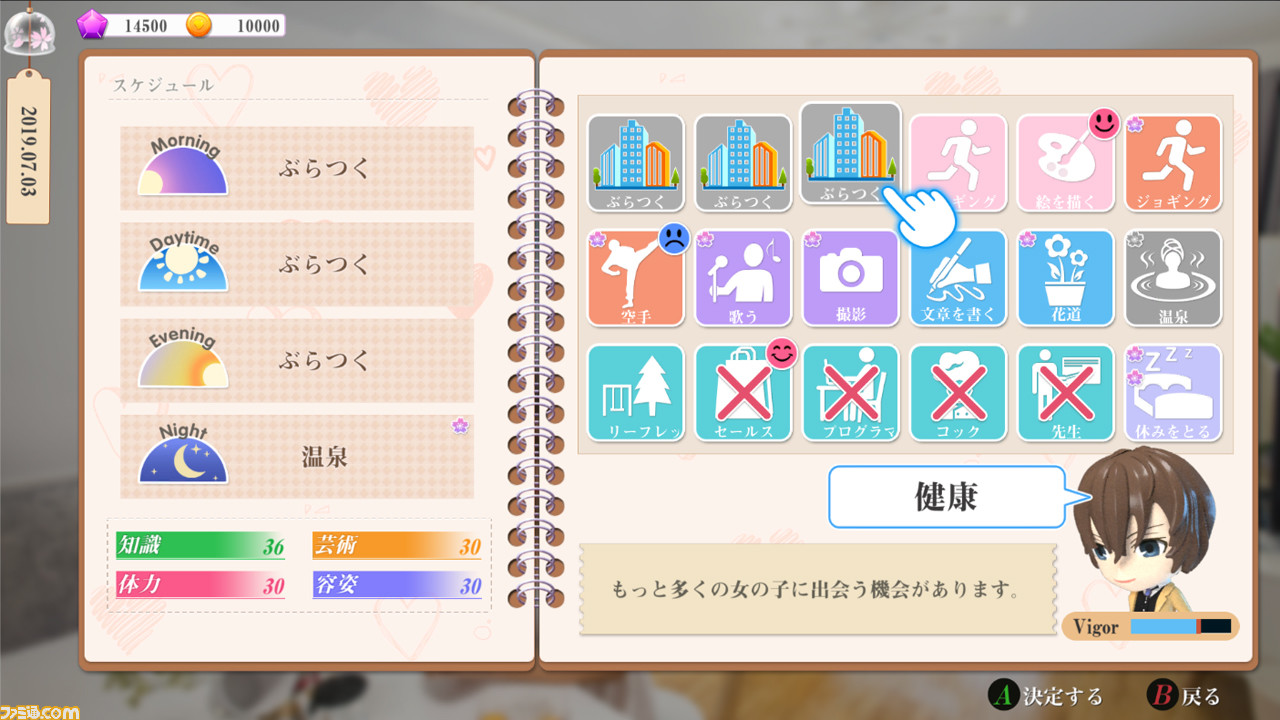Select the 温泉 hot spring activity tile
The width and height of the screenshot is (1280, 720).
pyautogui.click(x=1172, y=280)
